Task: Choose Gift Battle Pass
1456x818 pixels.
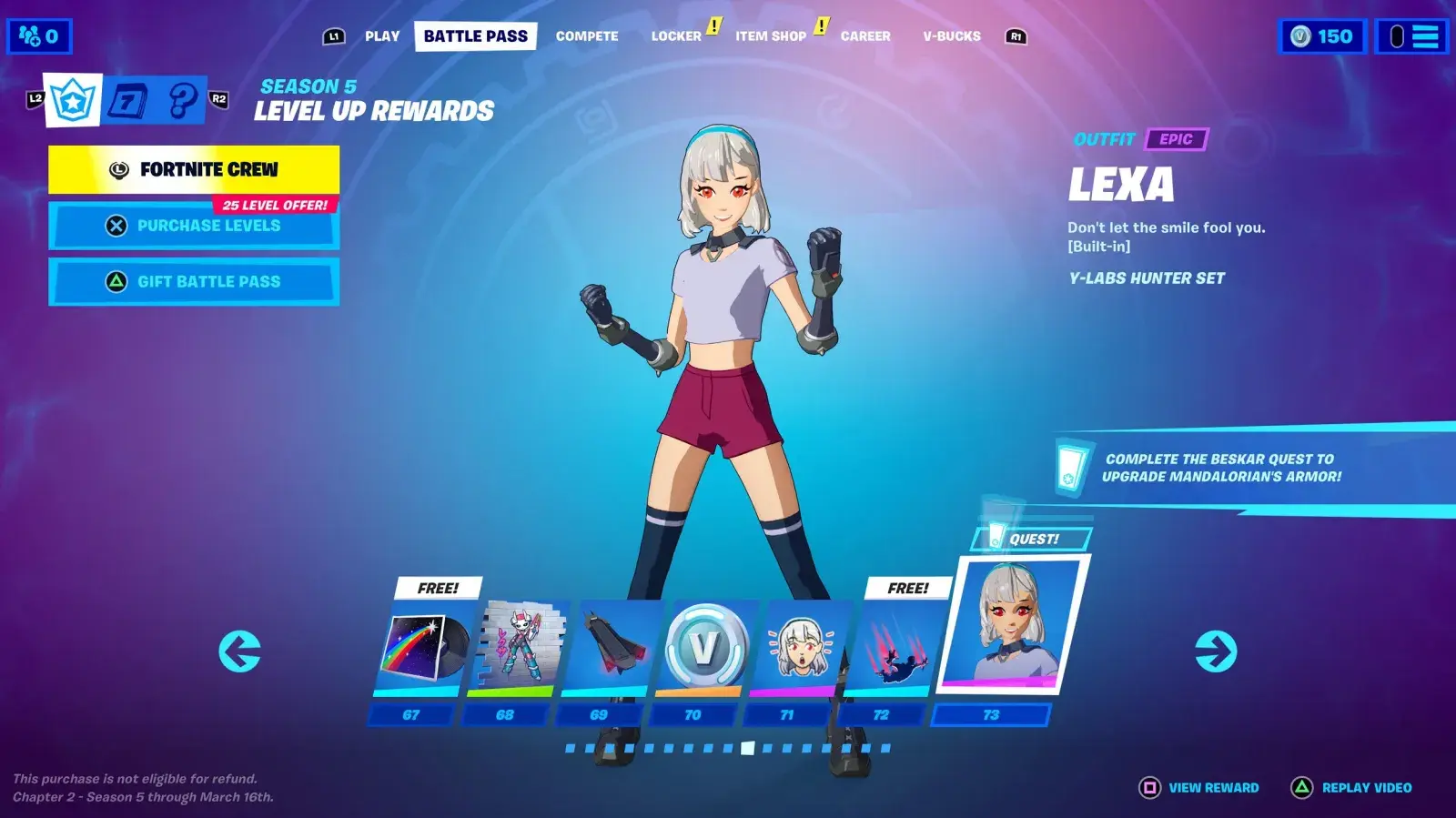Action: (x=194, y=282)
